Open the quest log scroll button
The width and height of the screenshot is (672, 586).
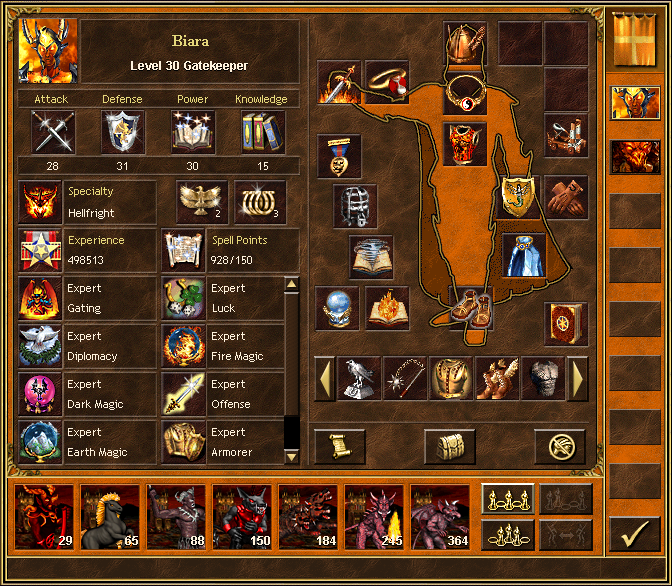(x=340, y=446)
